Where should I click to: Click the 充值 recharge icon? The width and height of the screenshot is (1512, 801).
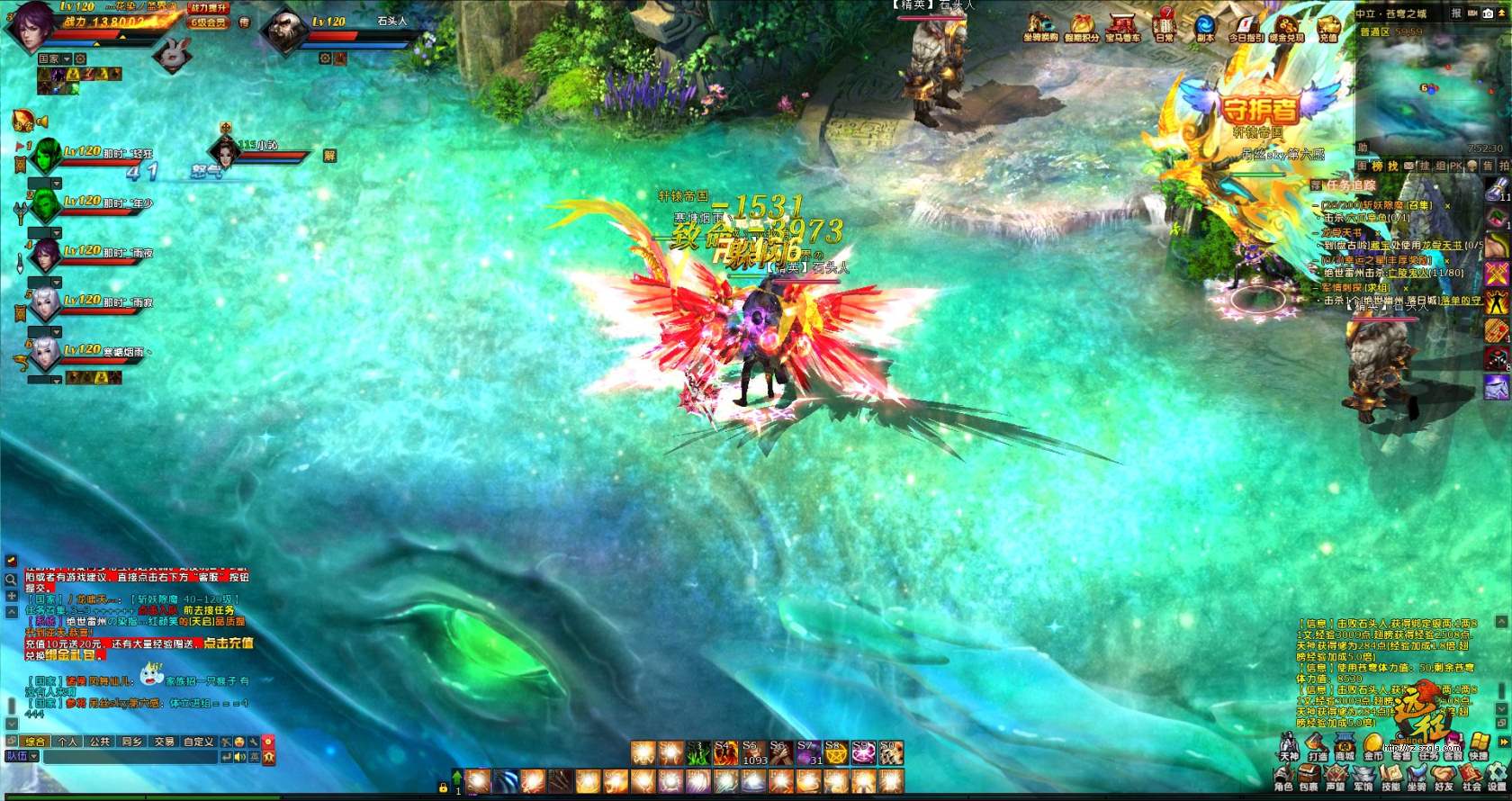1328,25
